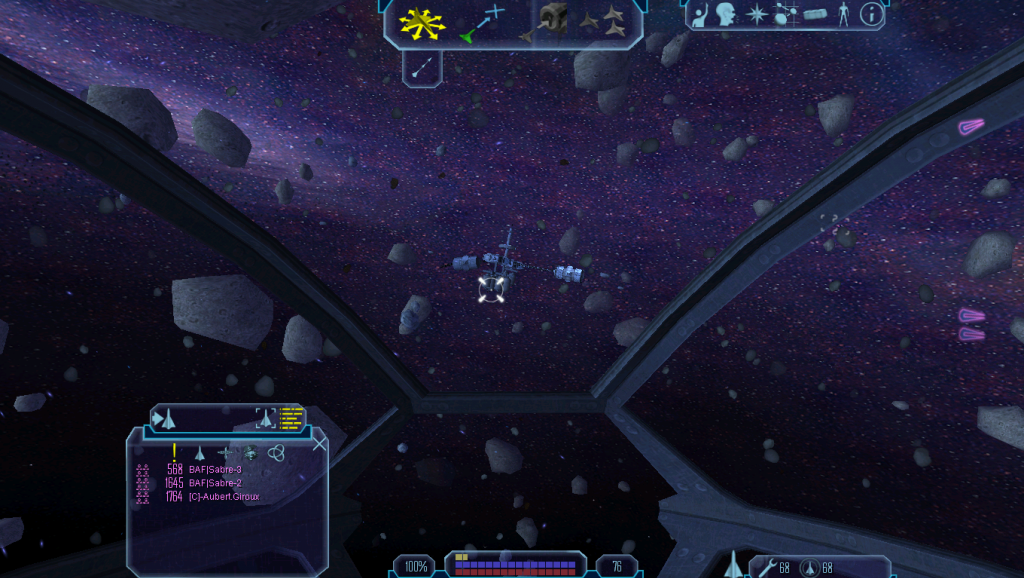Open the navigation map icon

tap(785, 15)
